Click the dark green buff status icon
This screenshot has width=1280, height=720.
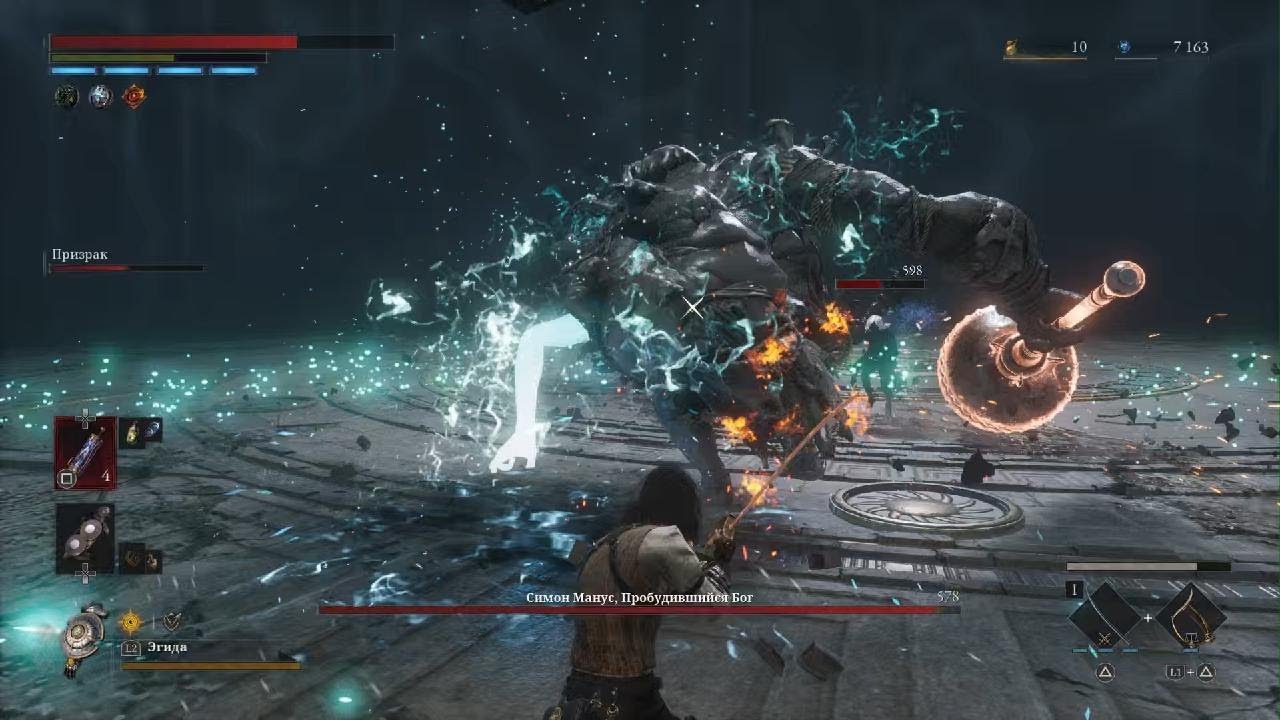66,97
